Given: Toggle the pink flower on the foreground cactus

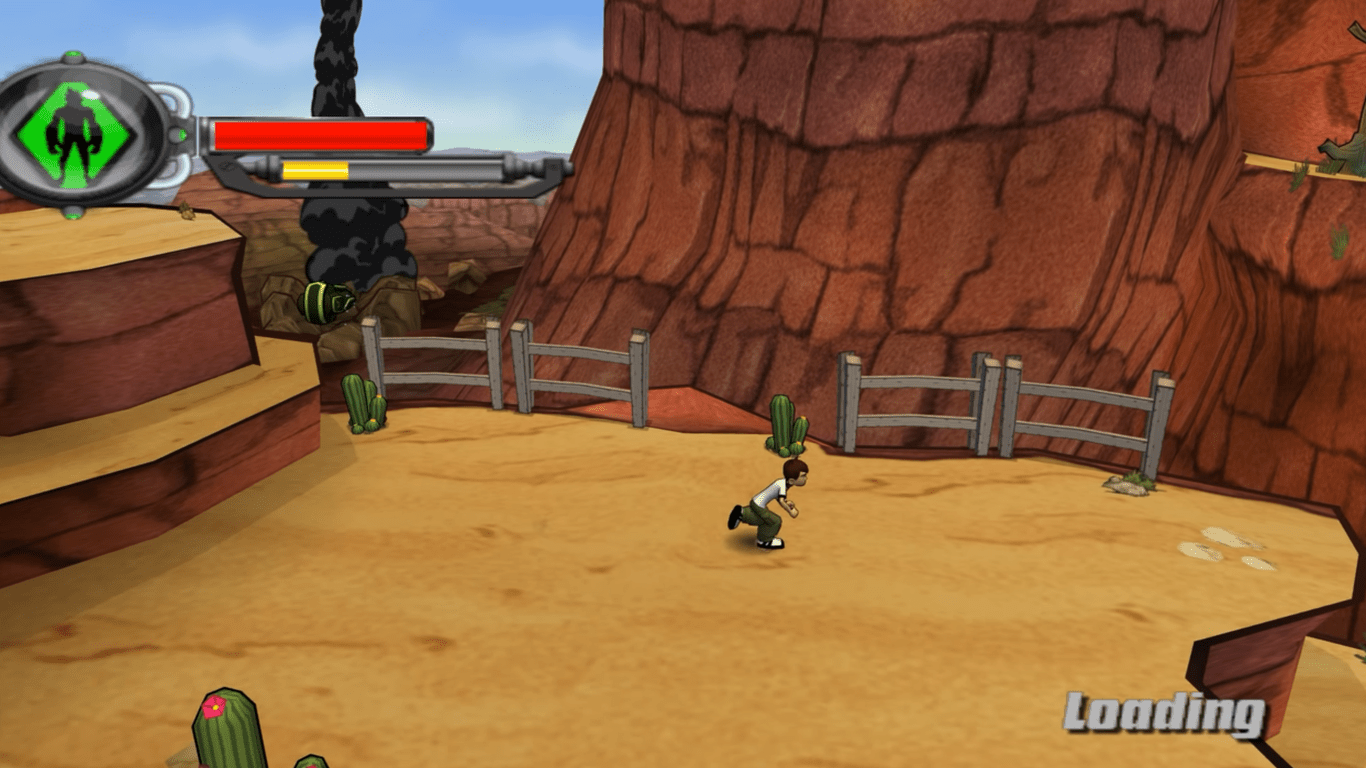Looking at the screenshot, I should tap(213, 706).
